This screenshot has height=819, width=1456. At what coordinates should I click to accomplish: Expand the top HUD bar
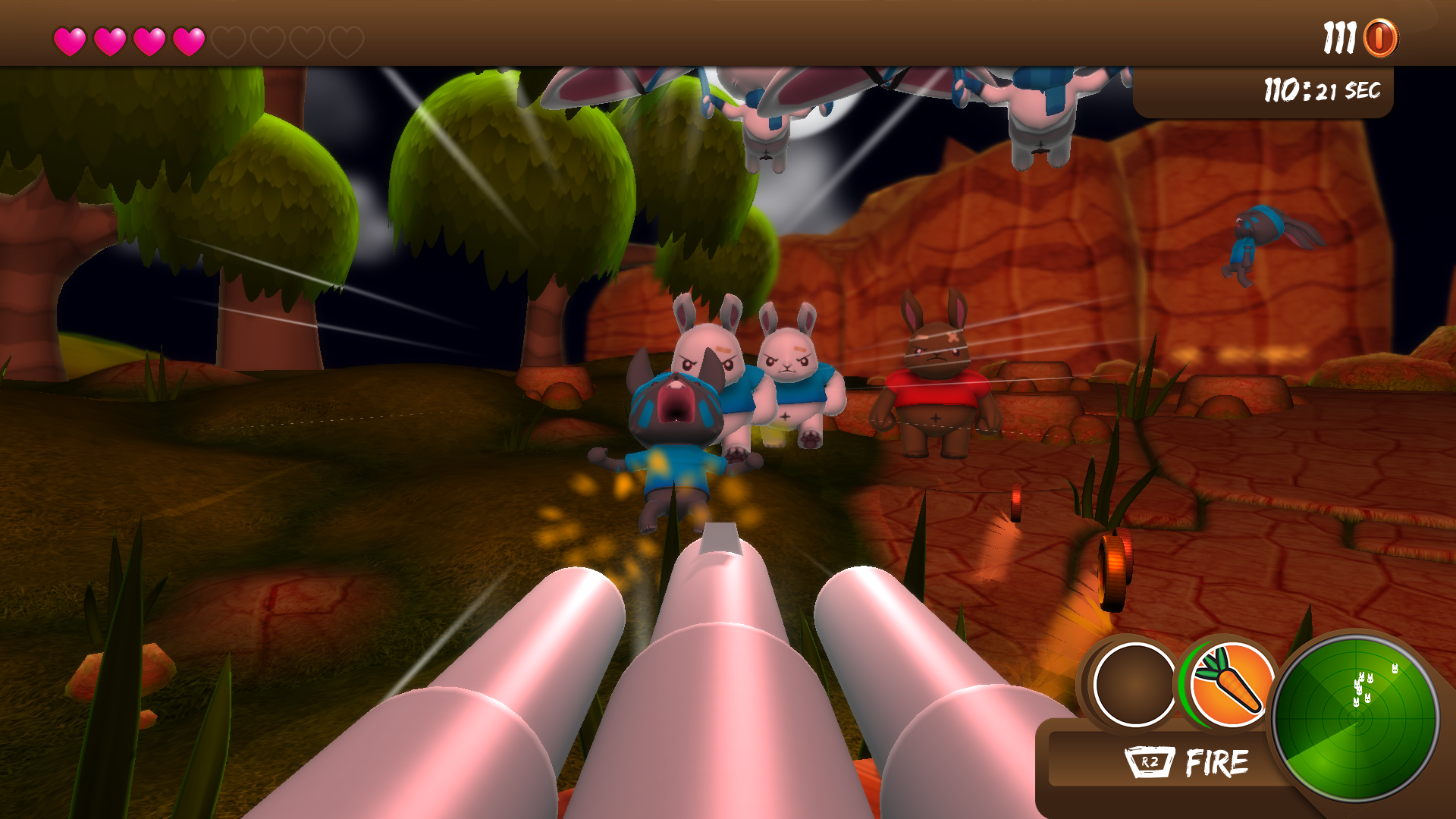click(x=728, y=32)
